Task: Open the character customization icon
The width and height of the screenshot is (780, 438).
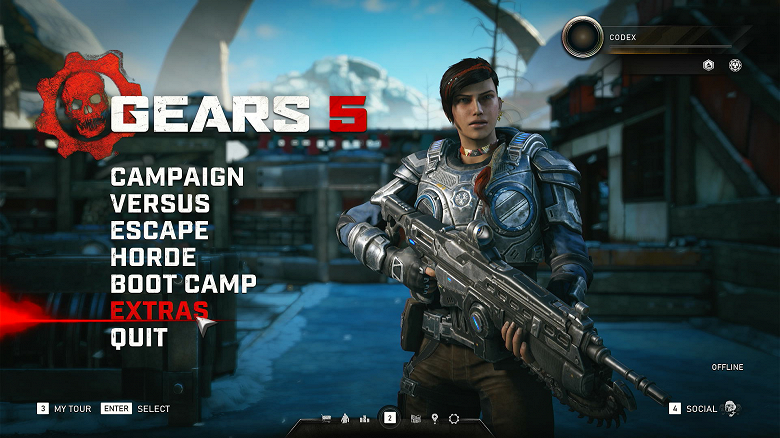Action: coord(345,418)
